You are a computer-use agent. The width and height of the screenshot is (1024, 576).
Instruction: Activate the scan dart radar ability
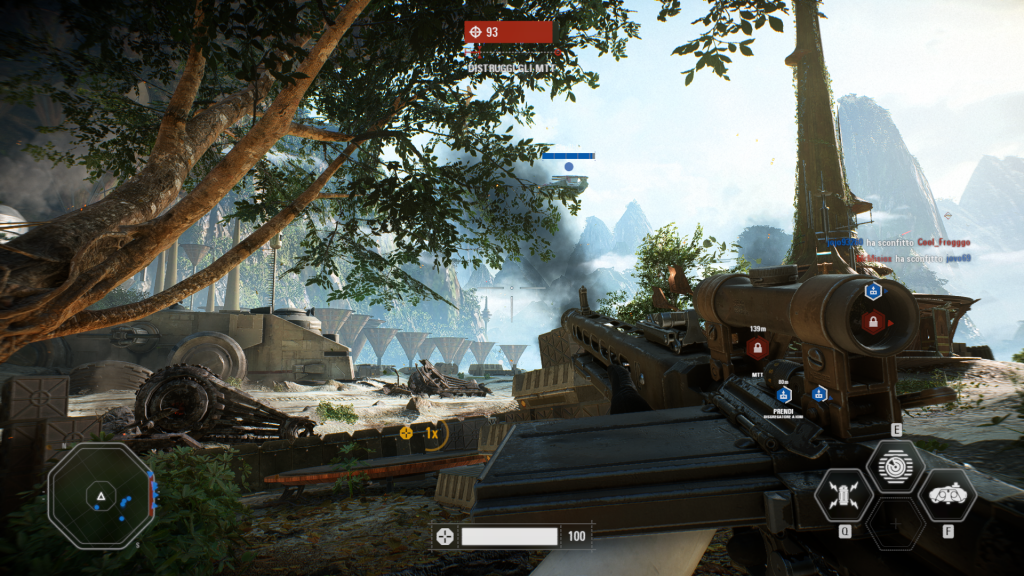tap(895, 466)
